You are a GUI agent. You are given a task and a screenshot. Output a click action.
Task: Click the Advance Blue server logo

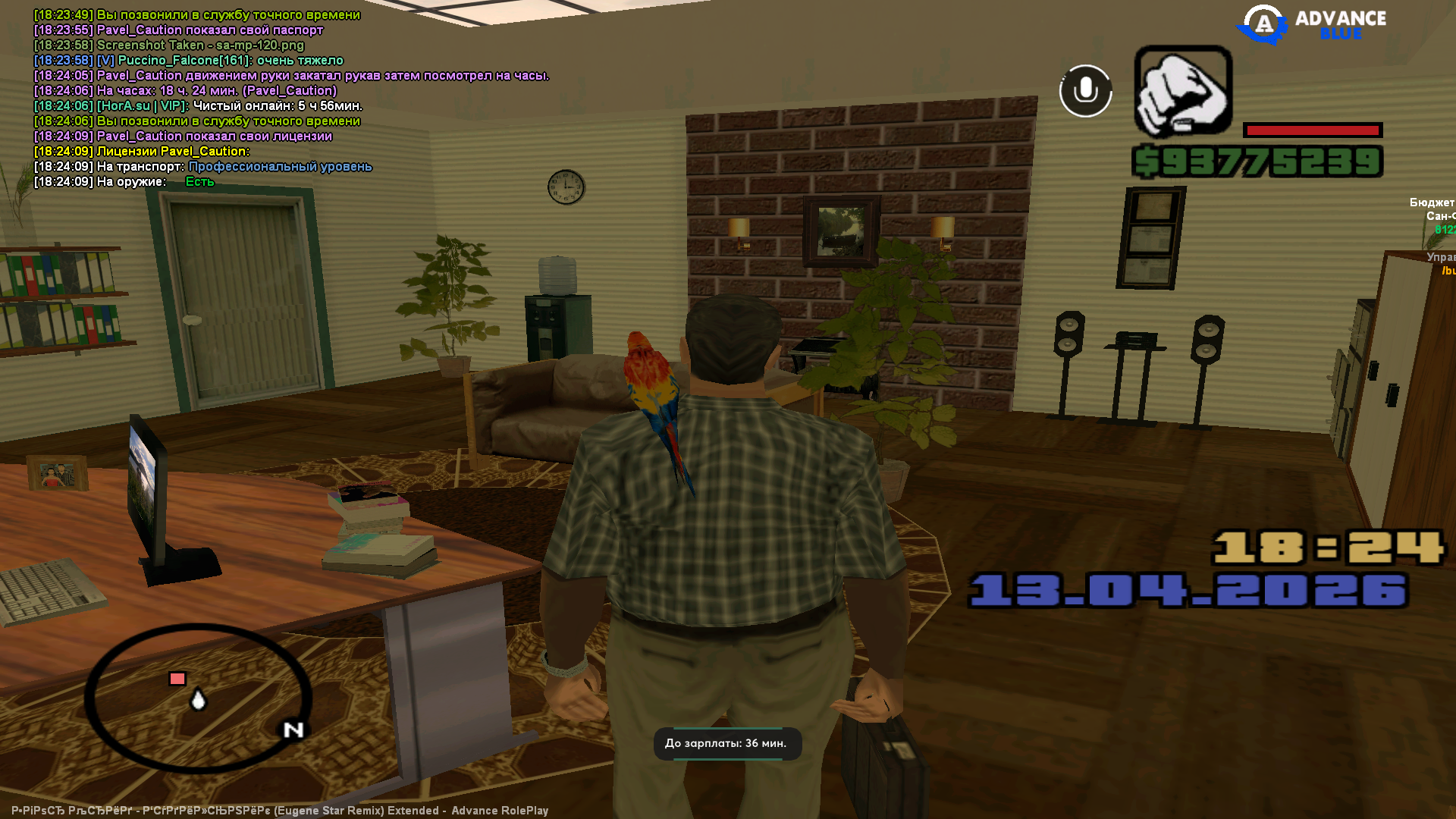click(x=1311, y=24)
